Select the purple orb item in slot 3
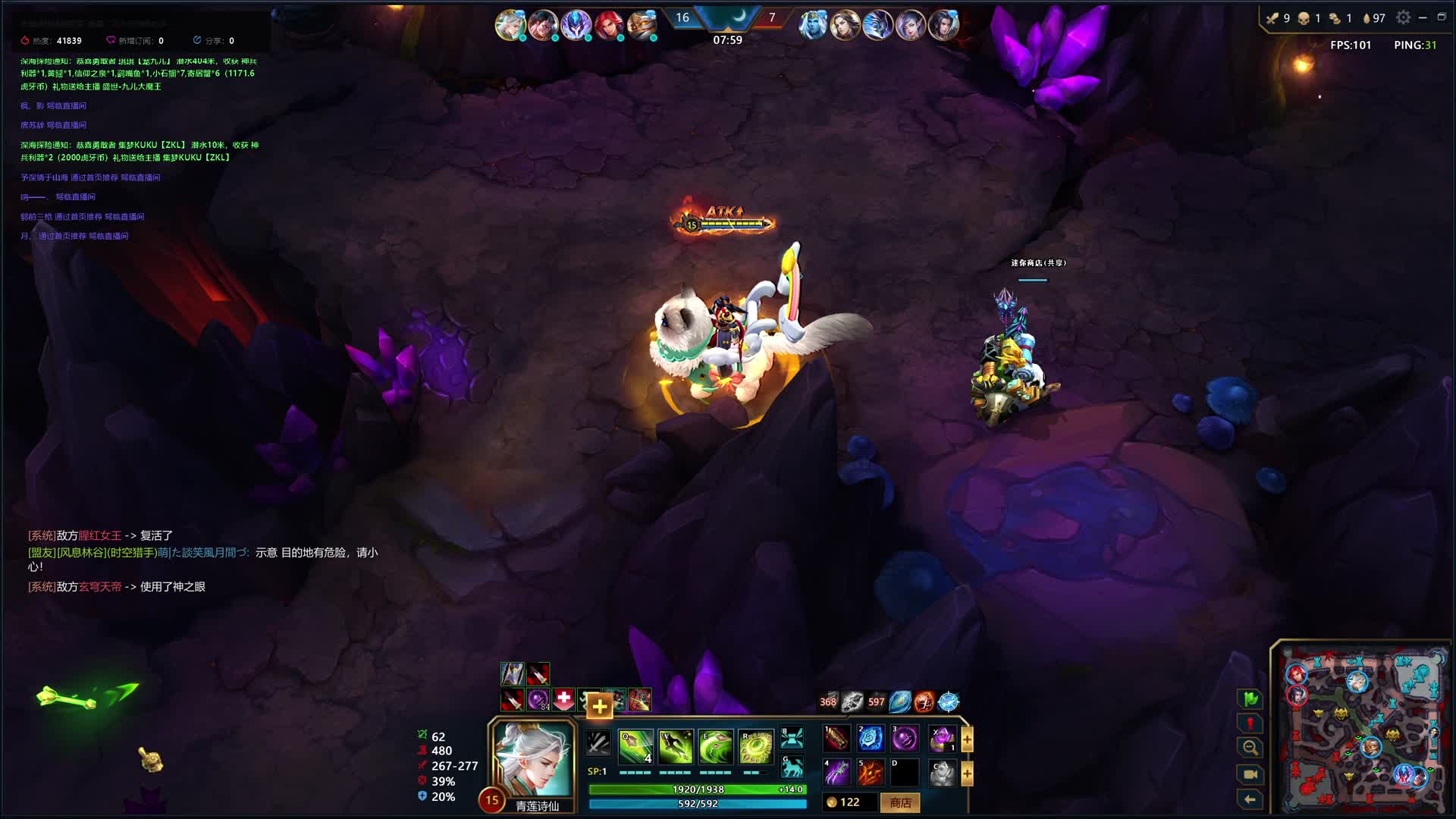This screenshot has height=819, width=1456. (x=905, y=738)
